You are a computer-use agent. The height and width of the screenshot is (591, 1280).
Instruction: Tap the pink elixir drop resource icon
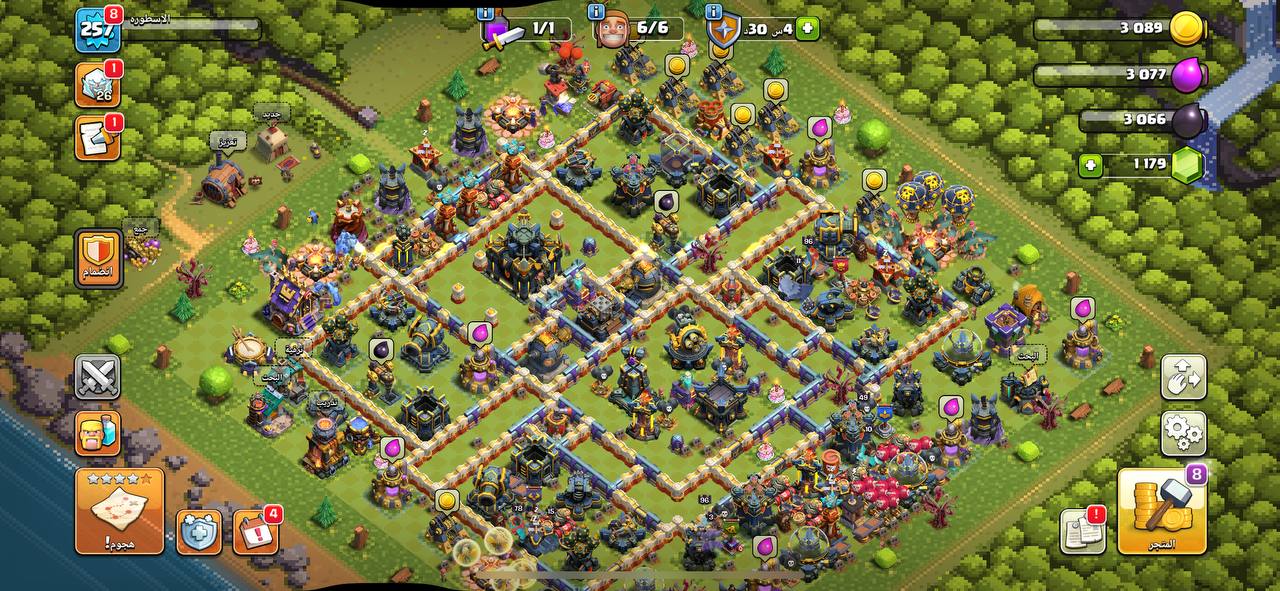1188,75
